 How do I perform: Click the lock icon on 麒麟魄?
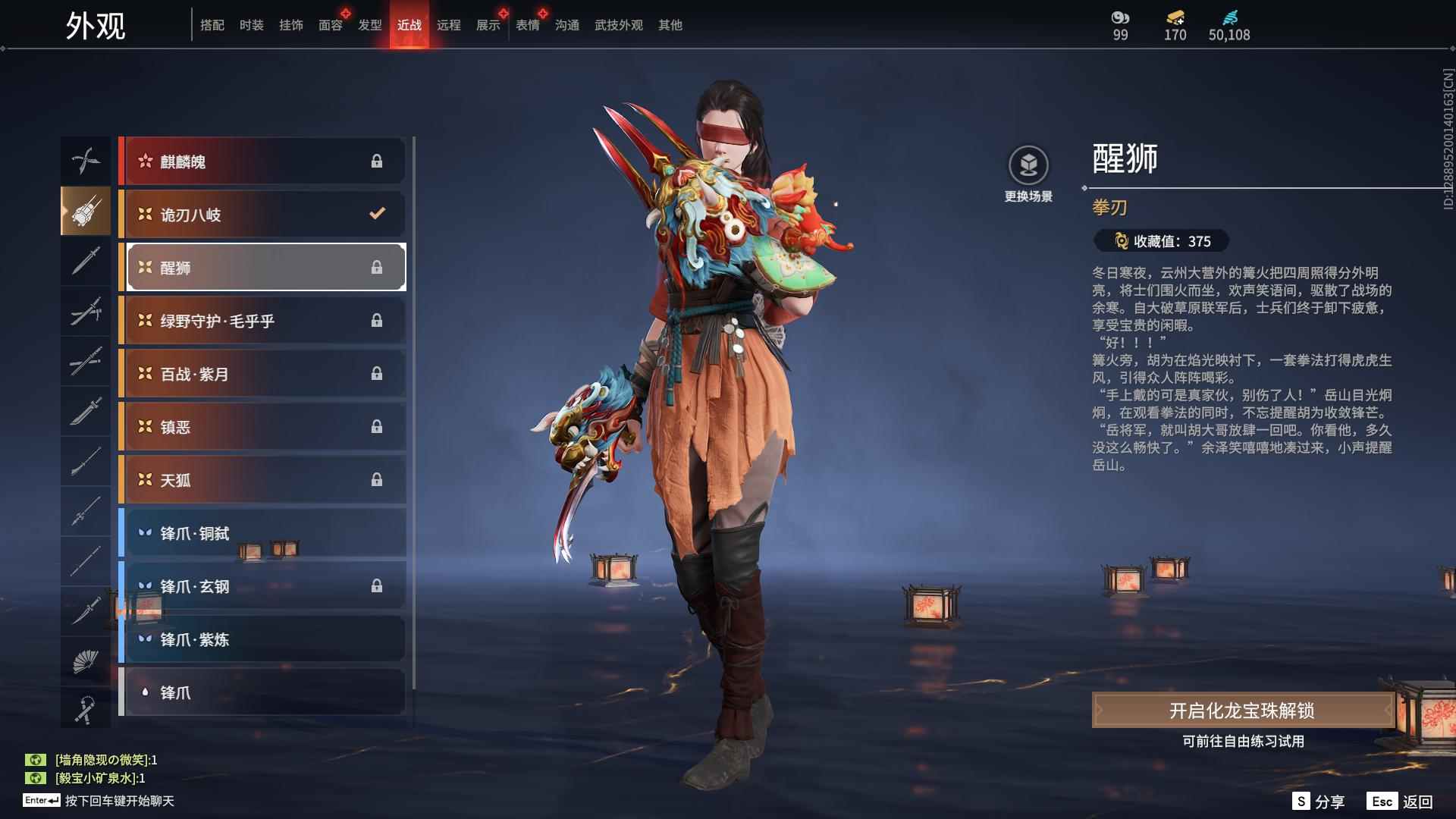point(377,161)
